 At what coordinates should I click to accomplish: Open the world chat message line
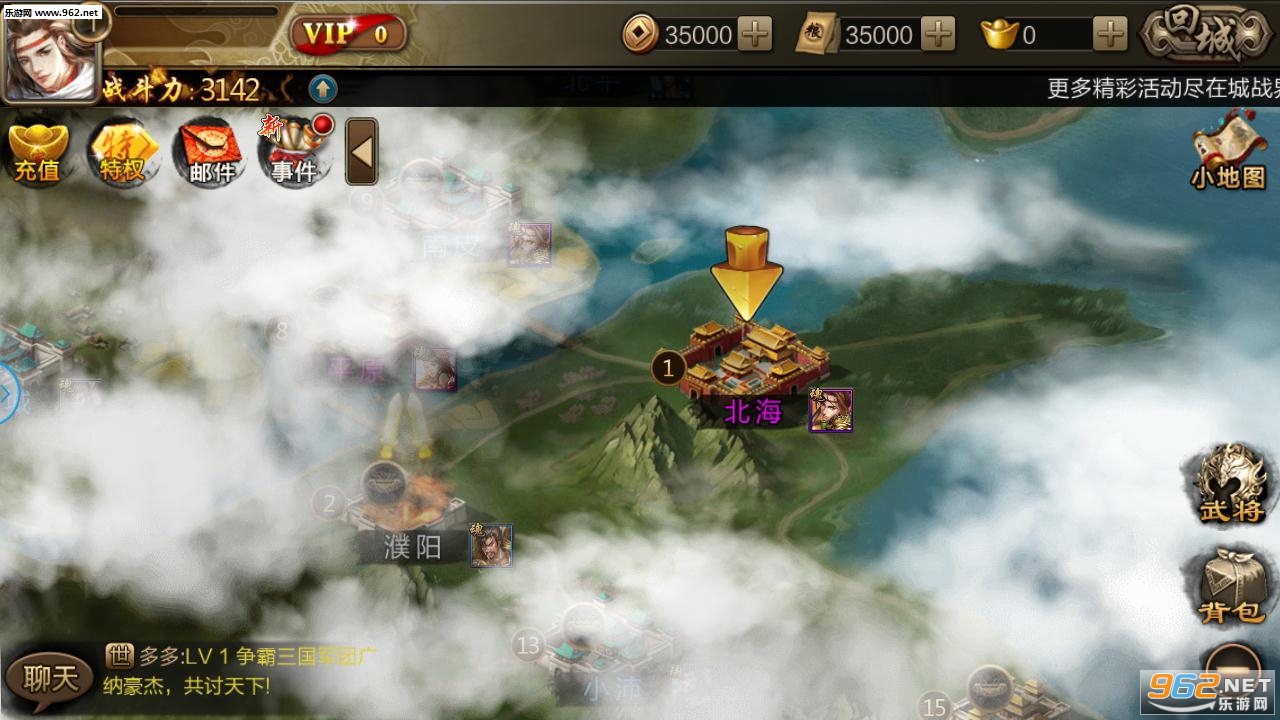(240, 671)
